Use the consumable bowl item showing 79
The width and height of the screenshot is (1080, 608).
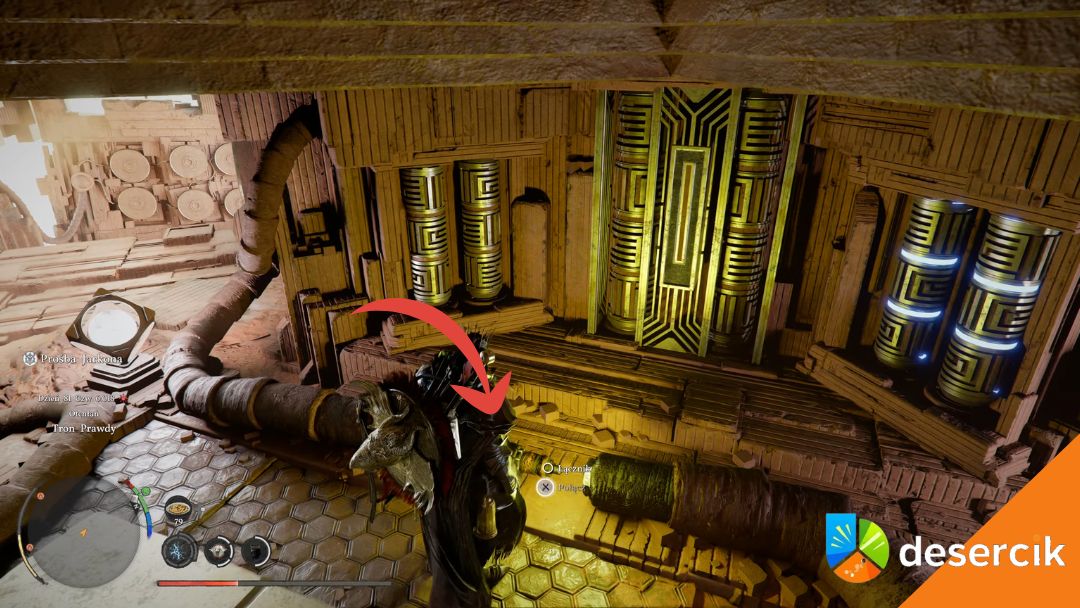[178, 507]
